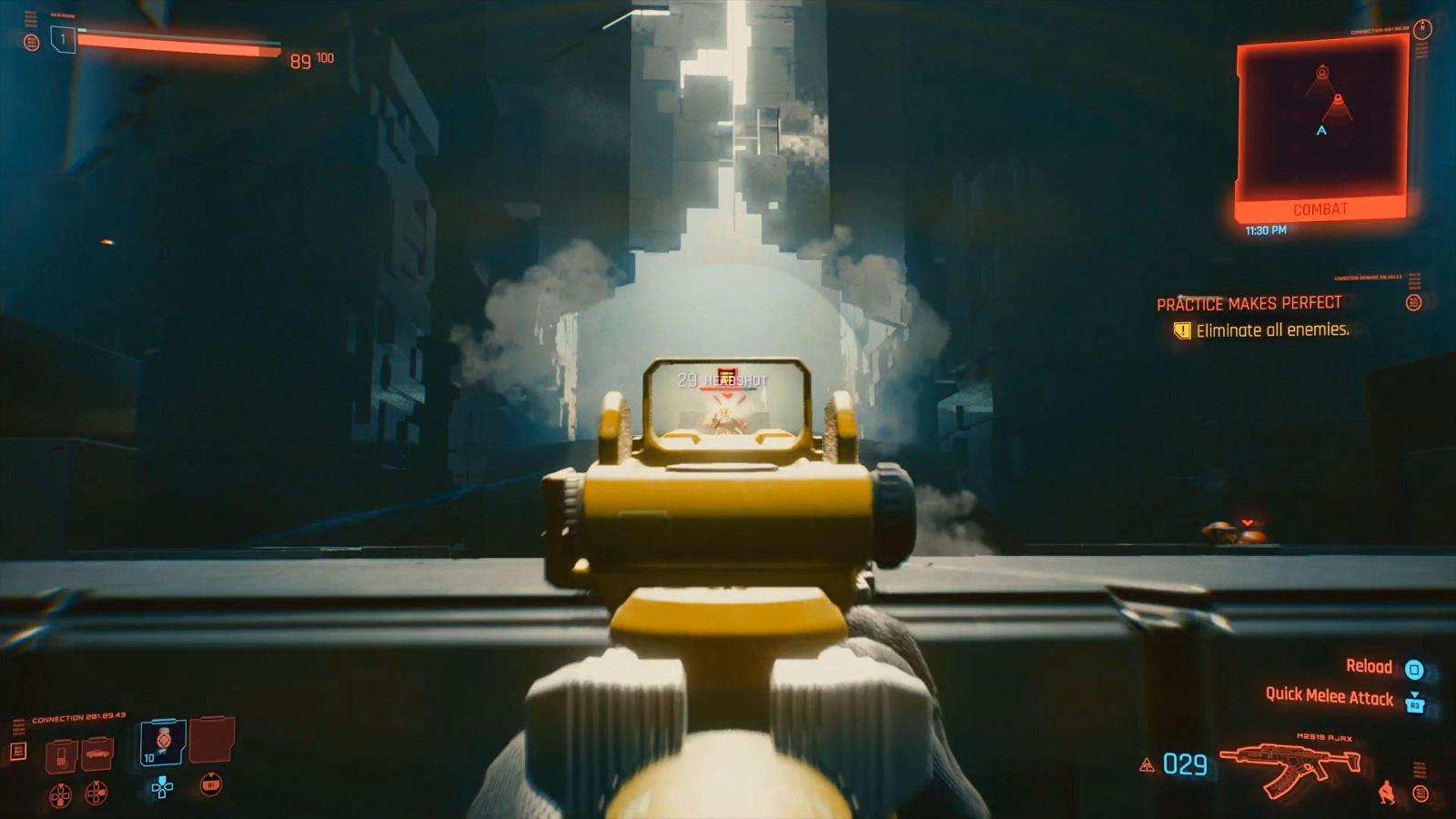Screen dimensions: 1456x819
Task: Click the M251S Ajax weapon silhouette
Action: (x=1289, y=763)
